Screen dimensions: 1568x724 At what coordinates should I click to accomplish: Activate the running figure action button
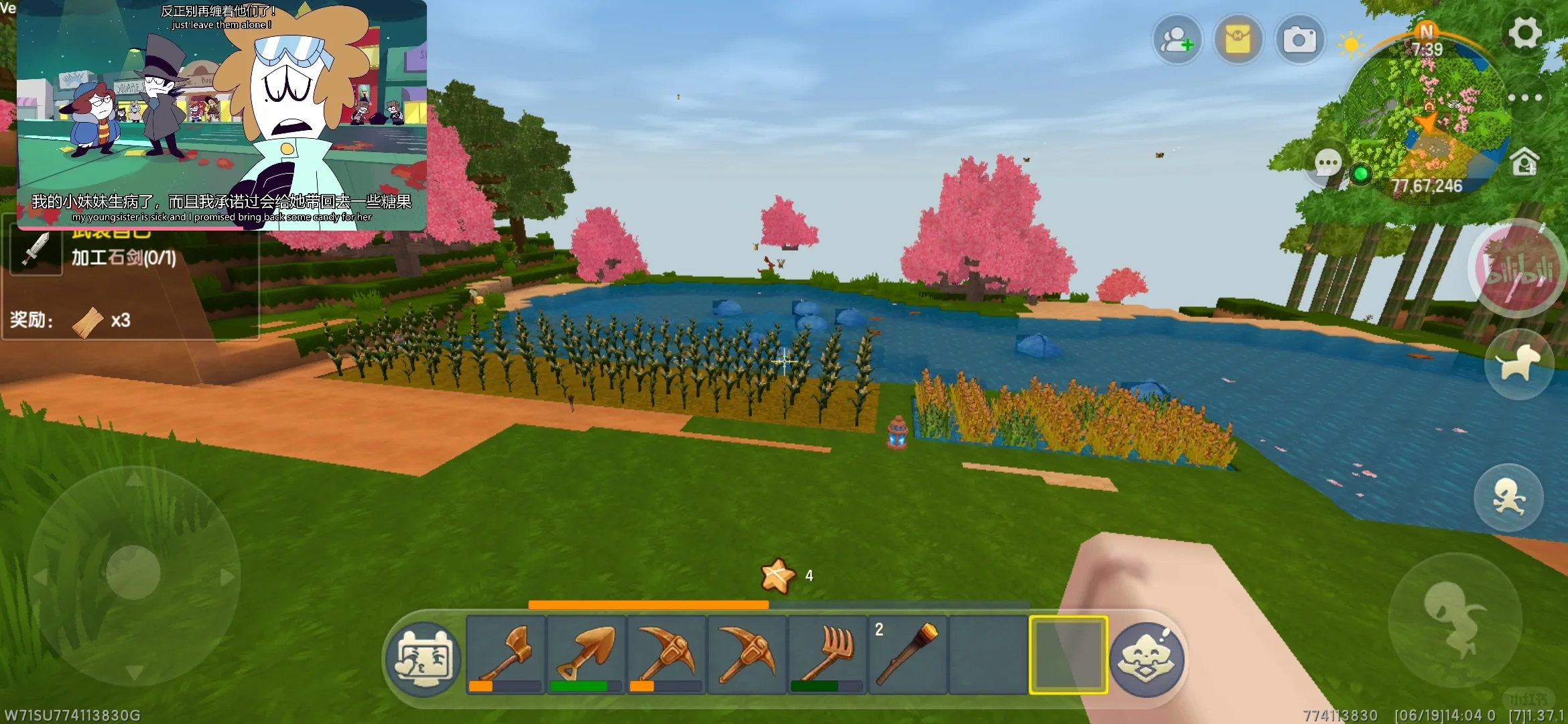[x=1508, y=498]
